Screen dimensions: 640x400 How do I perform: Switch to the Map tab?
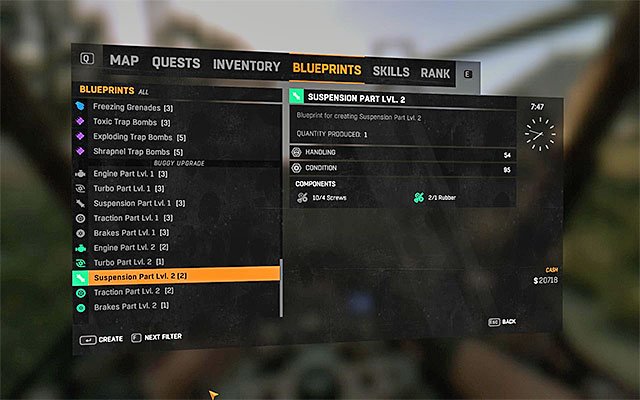[x=124, y=61]
